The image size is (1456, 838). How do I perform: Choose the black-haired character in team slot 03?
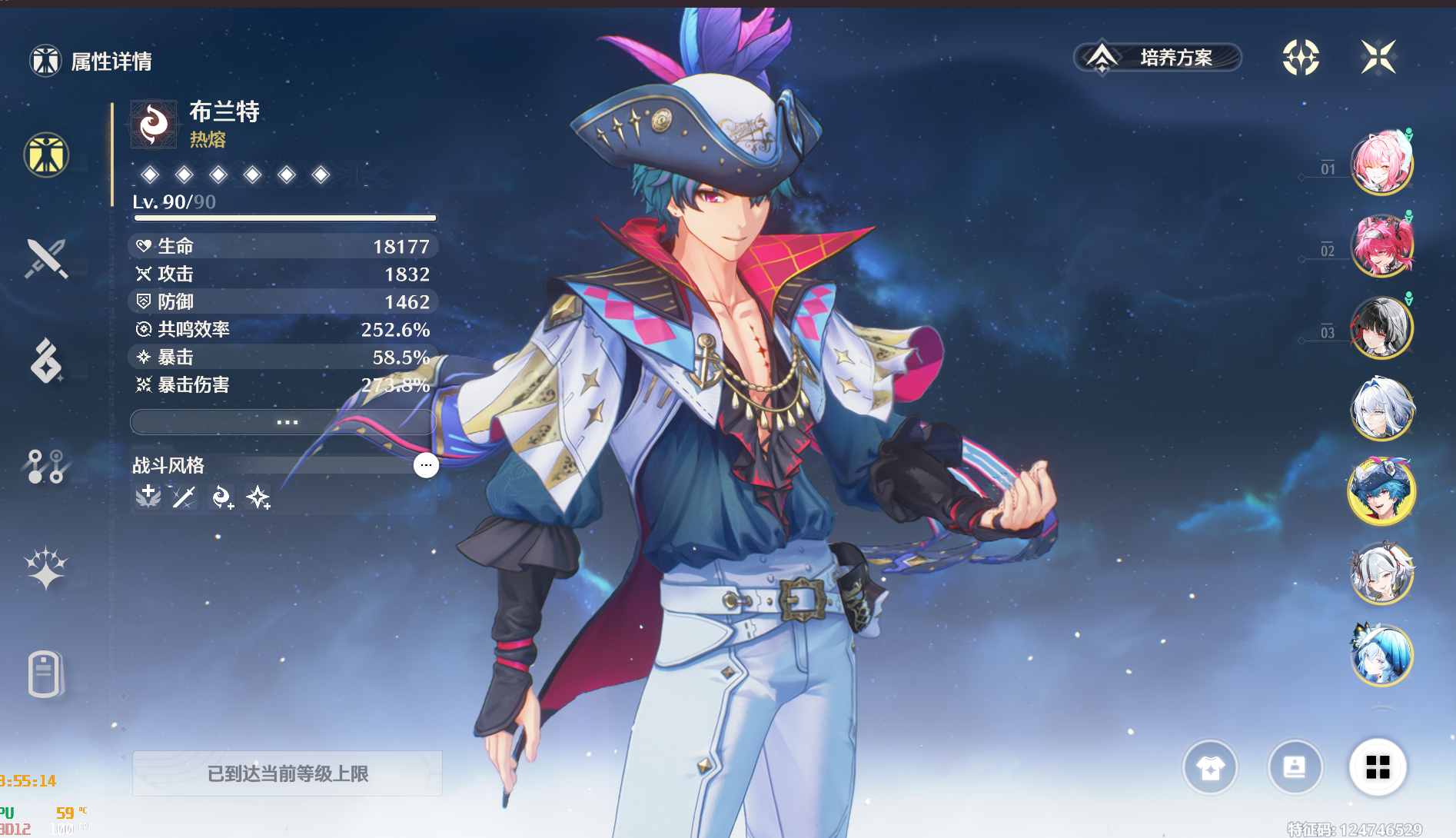(x=1381, y=328)
